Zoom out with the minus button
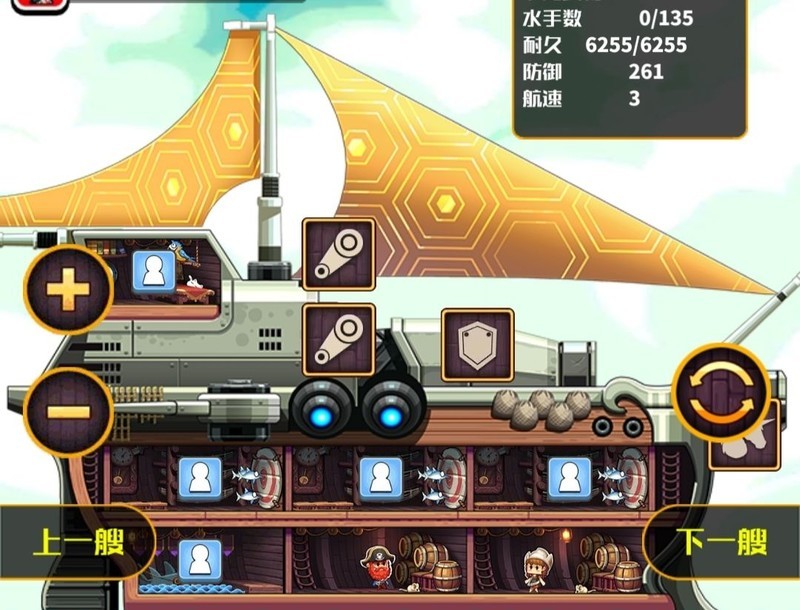 tap(68, 412)
